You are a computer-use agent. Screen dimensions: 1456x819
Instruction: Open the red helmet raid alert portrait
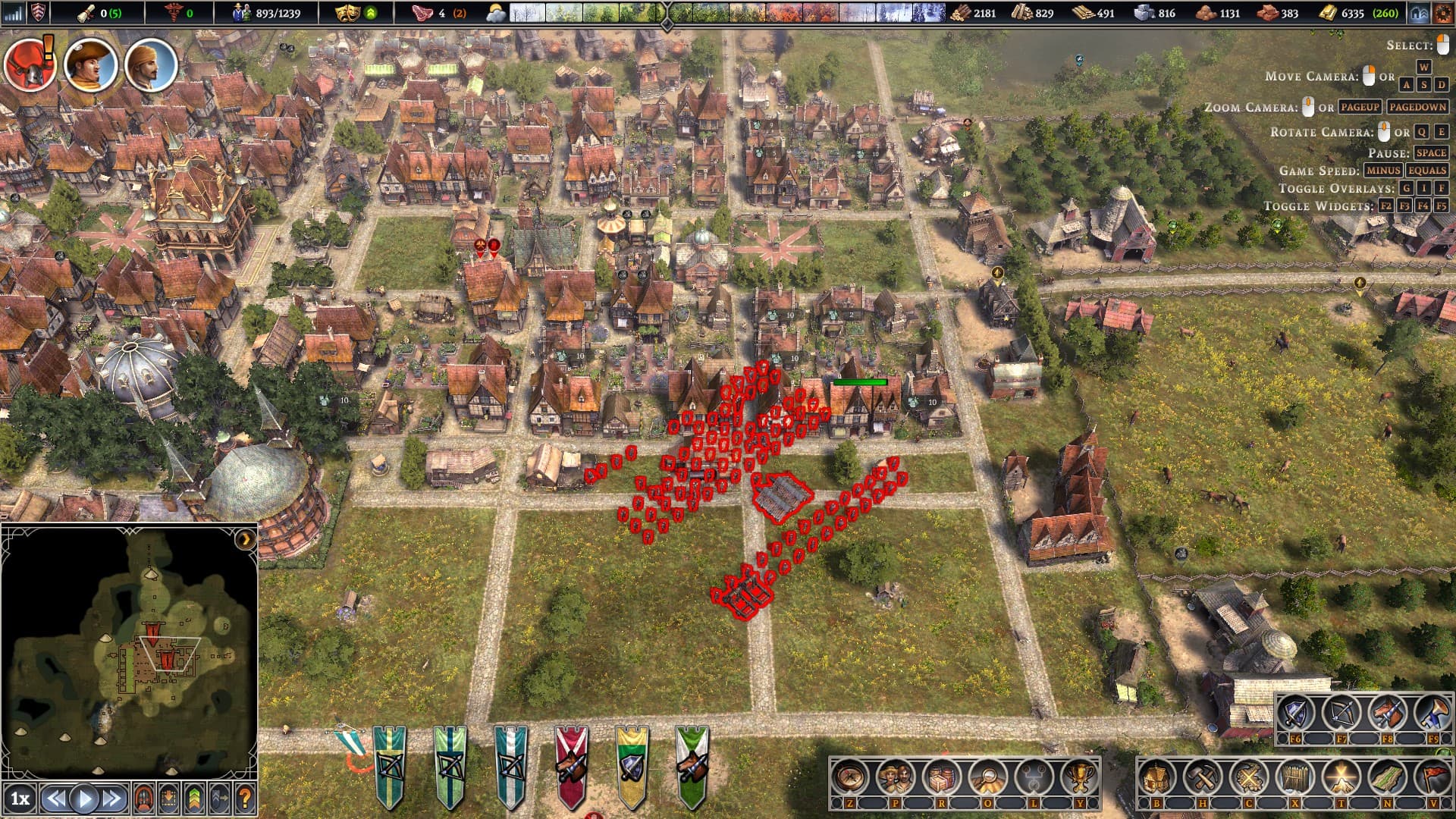coord(29,64)
